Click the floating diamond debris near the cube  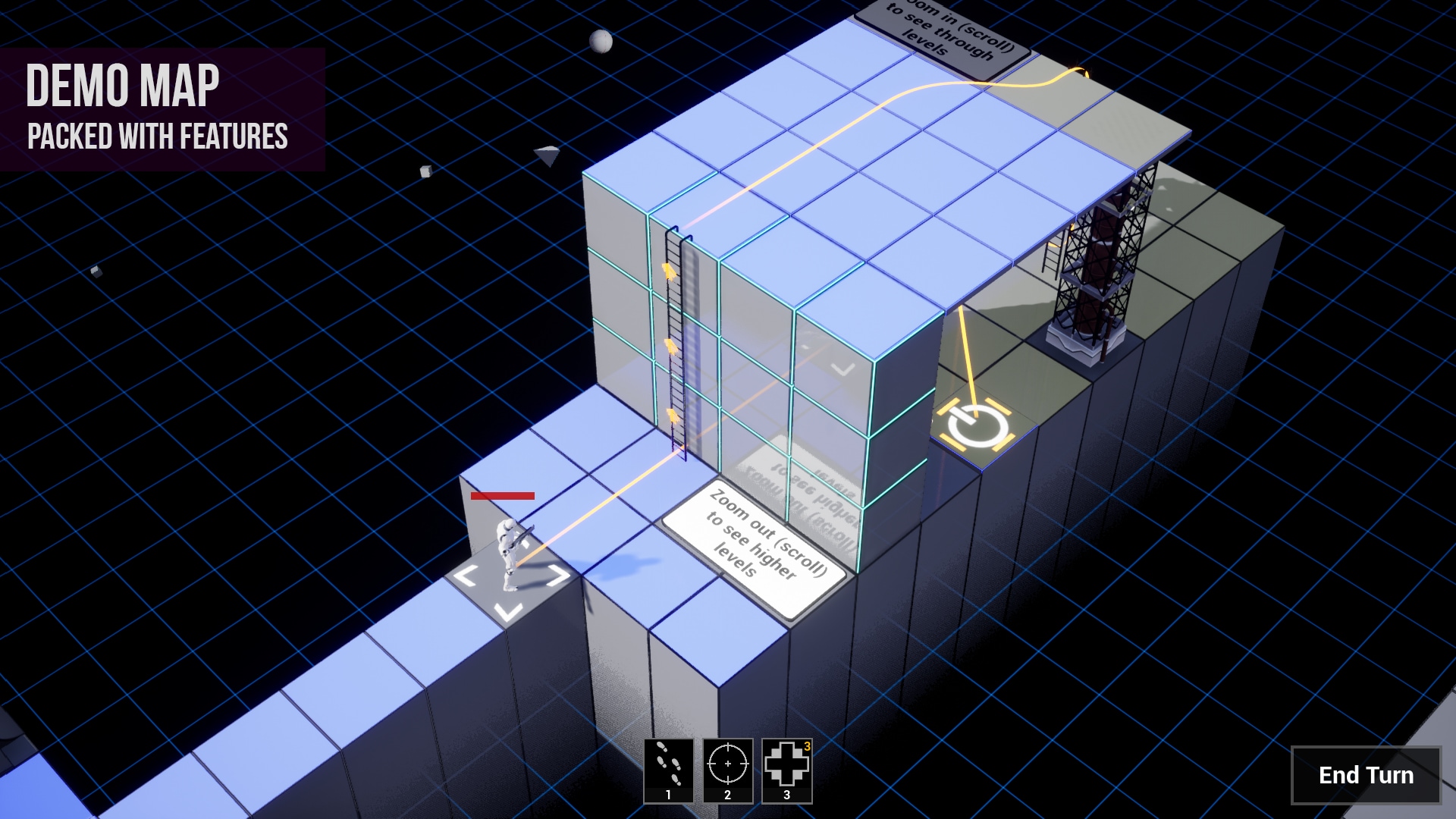click(x=547, y=155)
